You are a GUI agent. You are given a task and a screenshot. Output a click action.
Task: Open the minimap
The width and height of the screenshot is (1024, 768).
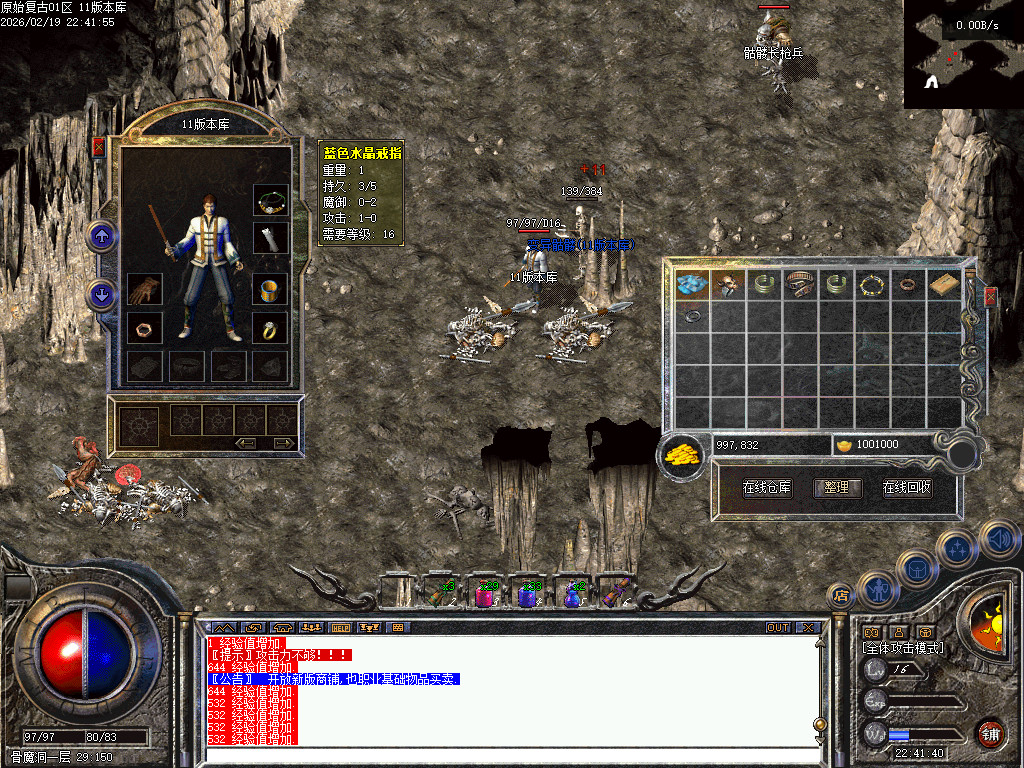963,54
